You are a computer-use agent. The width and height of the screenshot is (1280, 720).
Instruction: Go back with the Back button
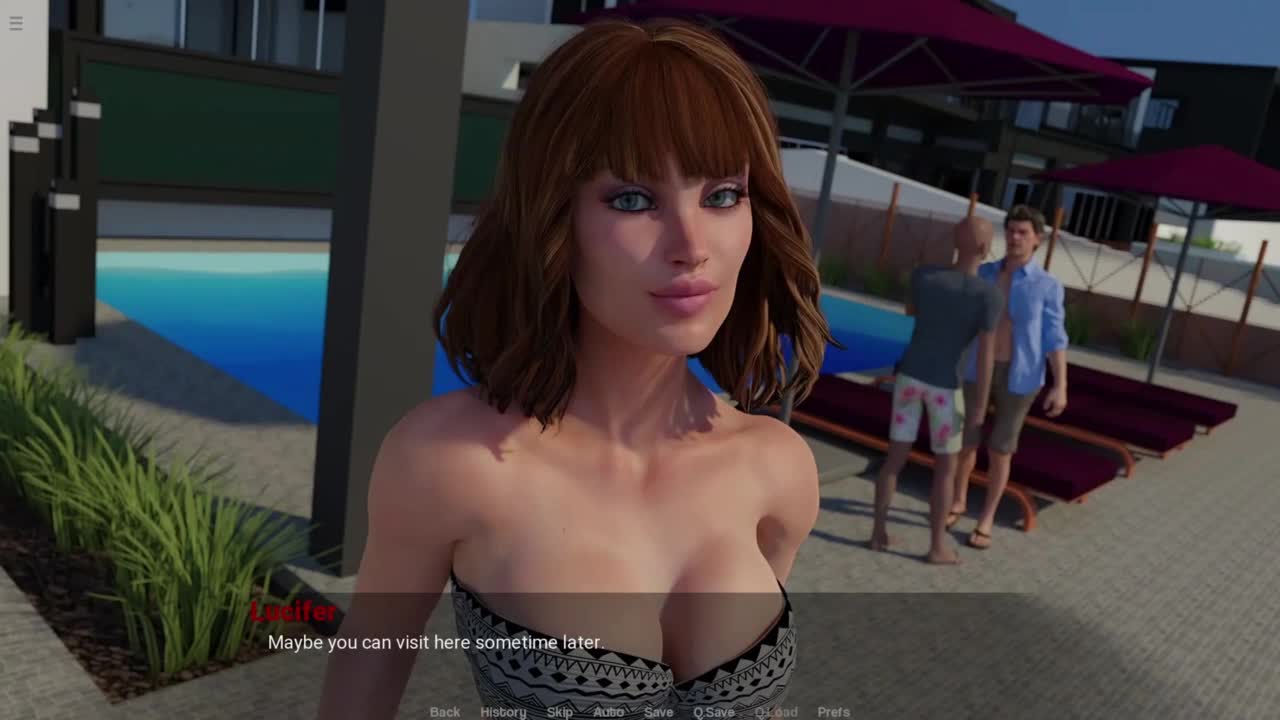pos(445,712)
